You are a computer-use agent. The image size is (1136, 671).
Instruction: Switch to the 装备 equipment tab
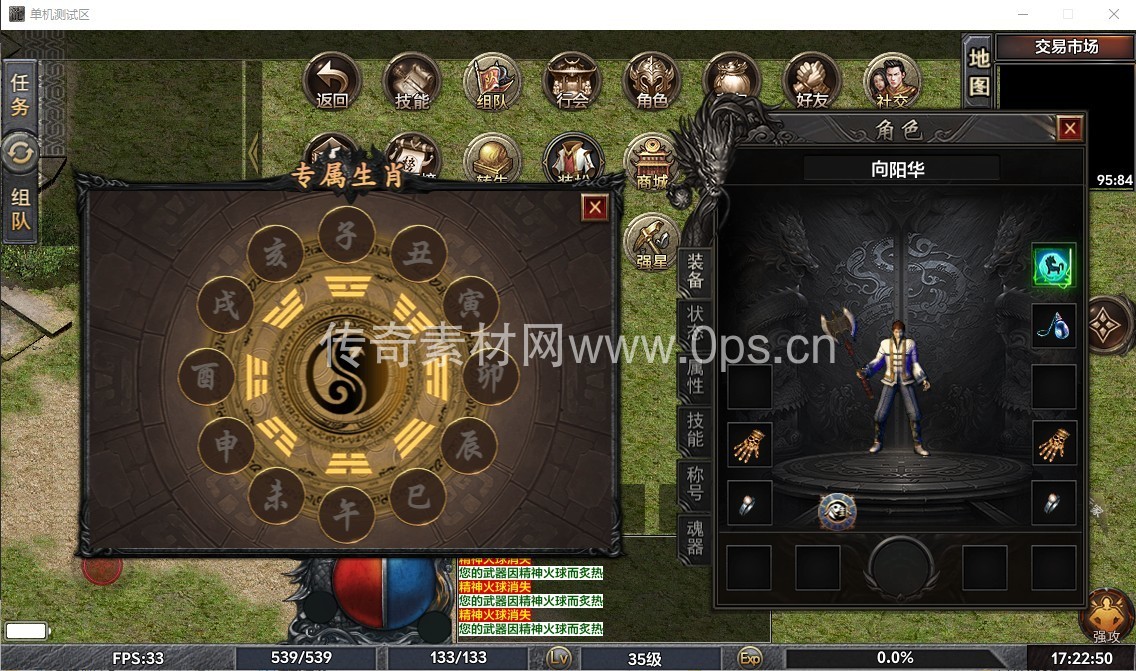click(x=696, y=271)
